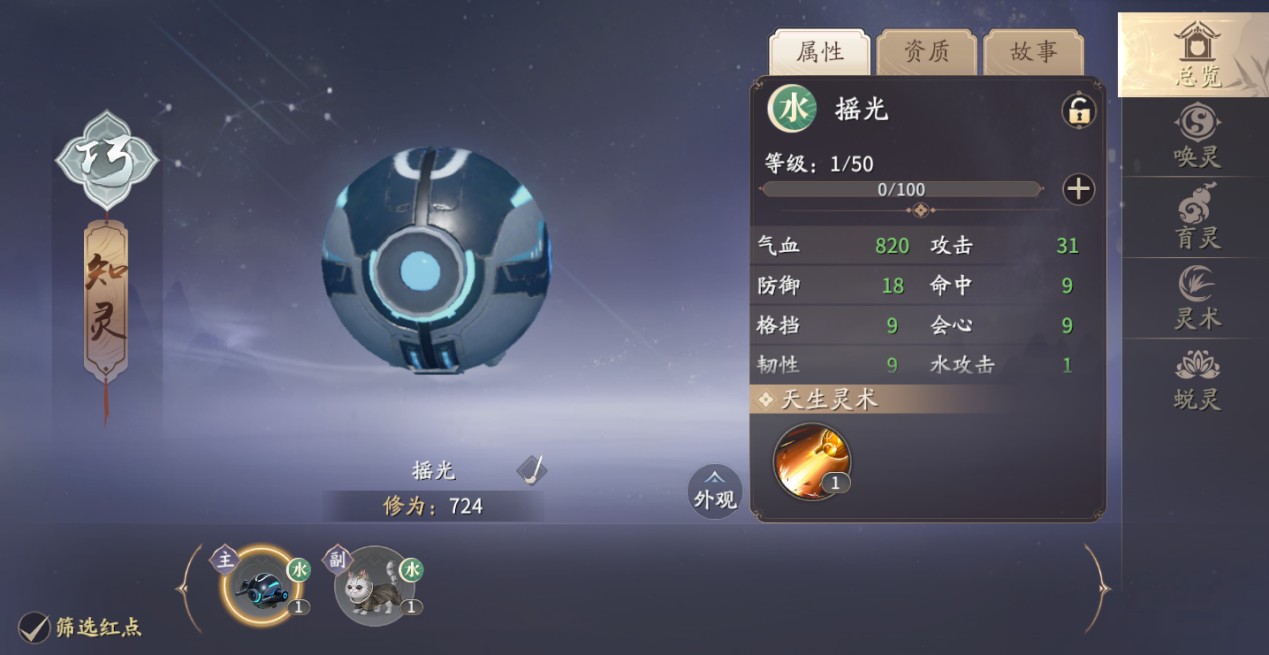
Task: Open the 外观 appearance button
Action: coord(715,491)
